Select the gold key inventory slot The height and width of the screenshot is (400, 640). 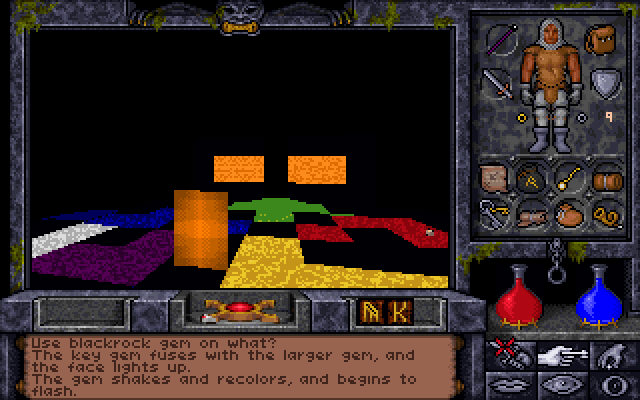pyautogui.click(x=568, y=178)
